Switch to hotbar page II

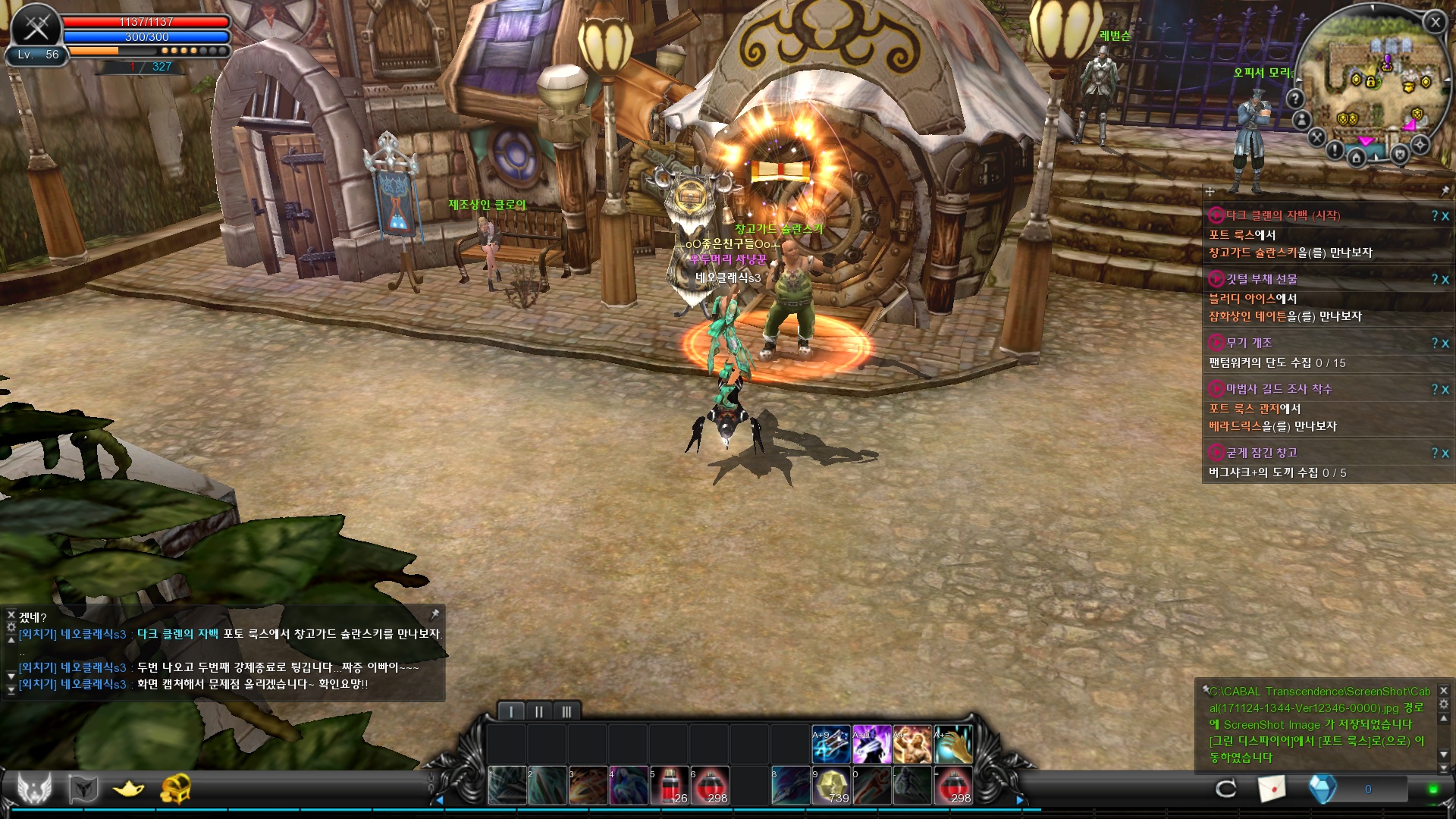(x=538, y=711)
